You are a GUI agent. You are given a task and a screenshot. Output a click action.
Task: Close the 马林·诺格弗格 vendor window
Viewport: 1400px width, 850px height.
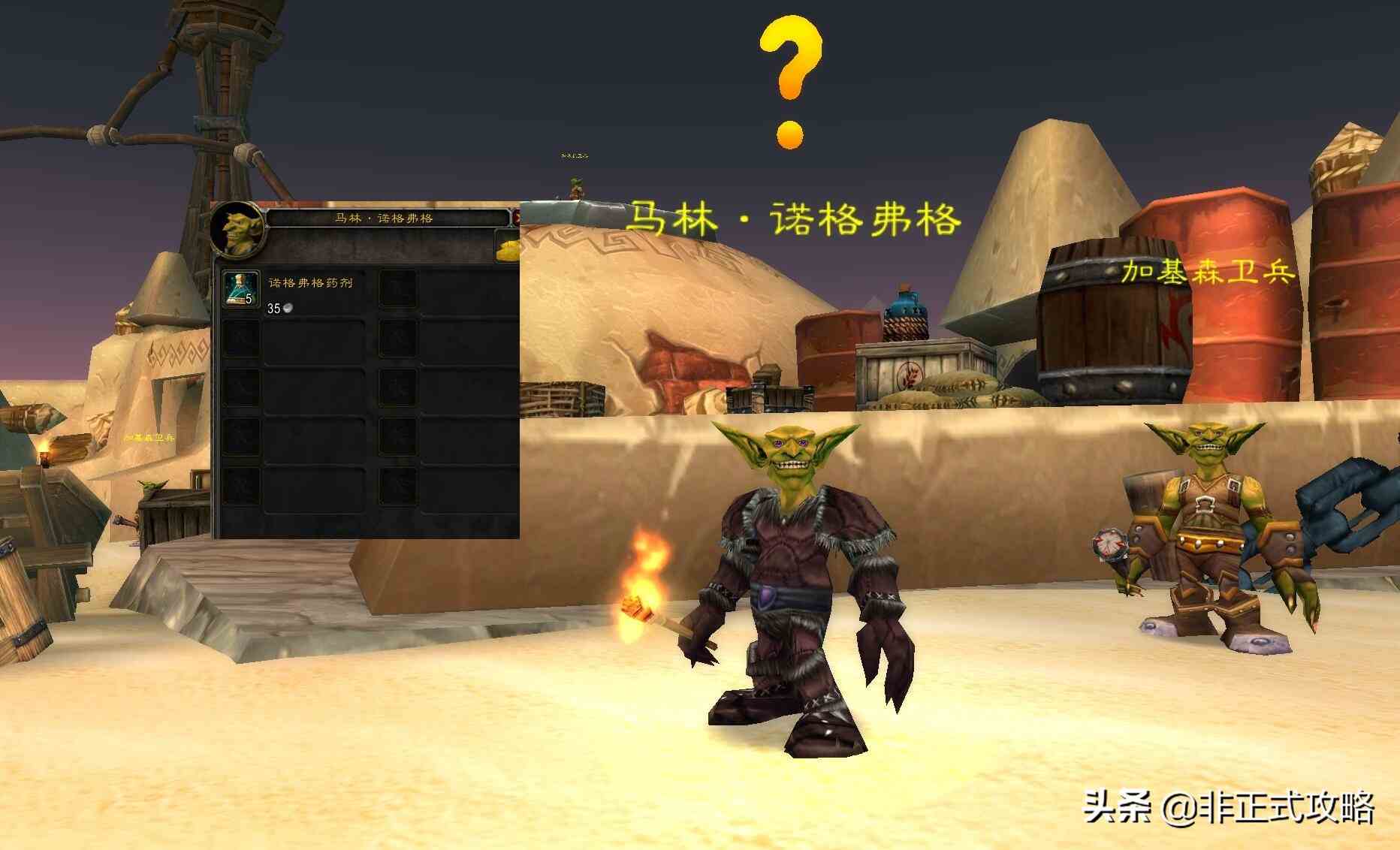[x=516, y=219]
